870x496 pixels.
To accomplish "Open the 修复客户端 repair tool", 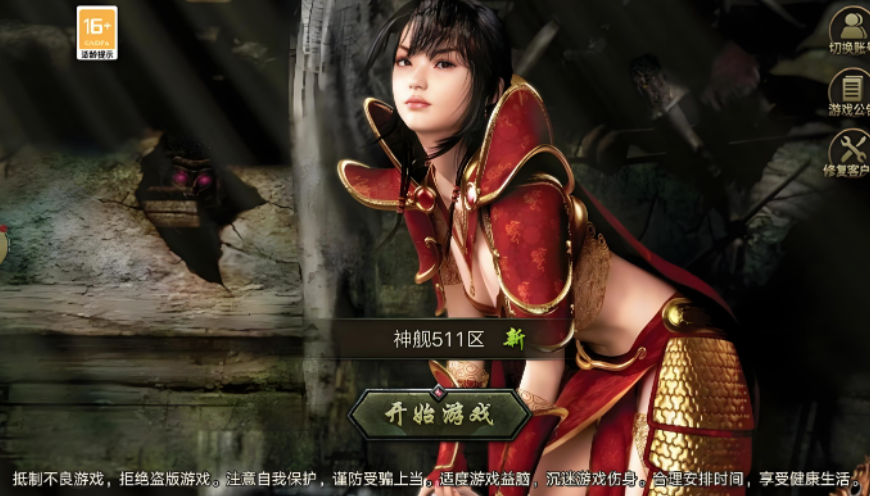I will [x=851, y=154].
